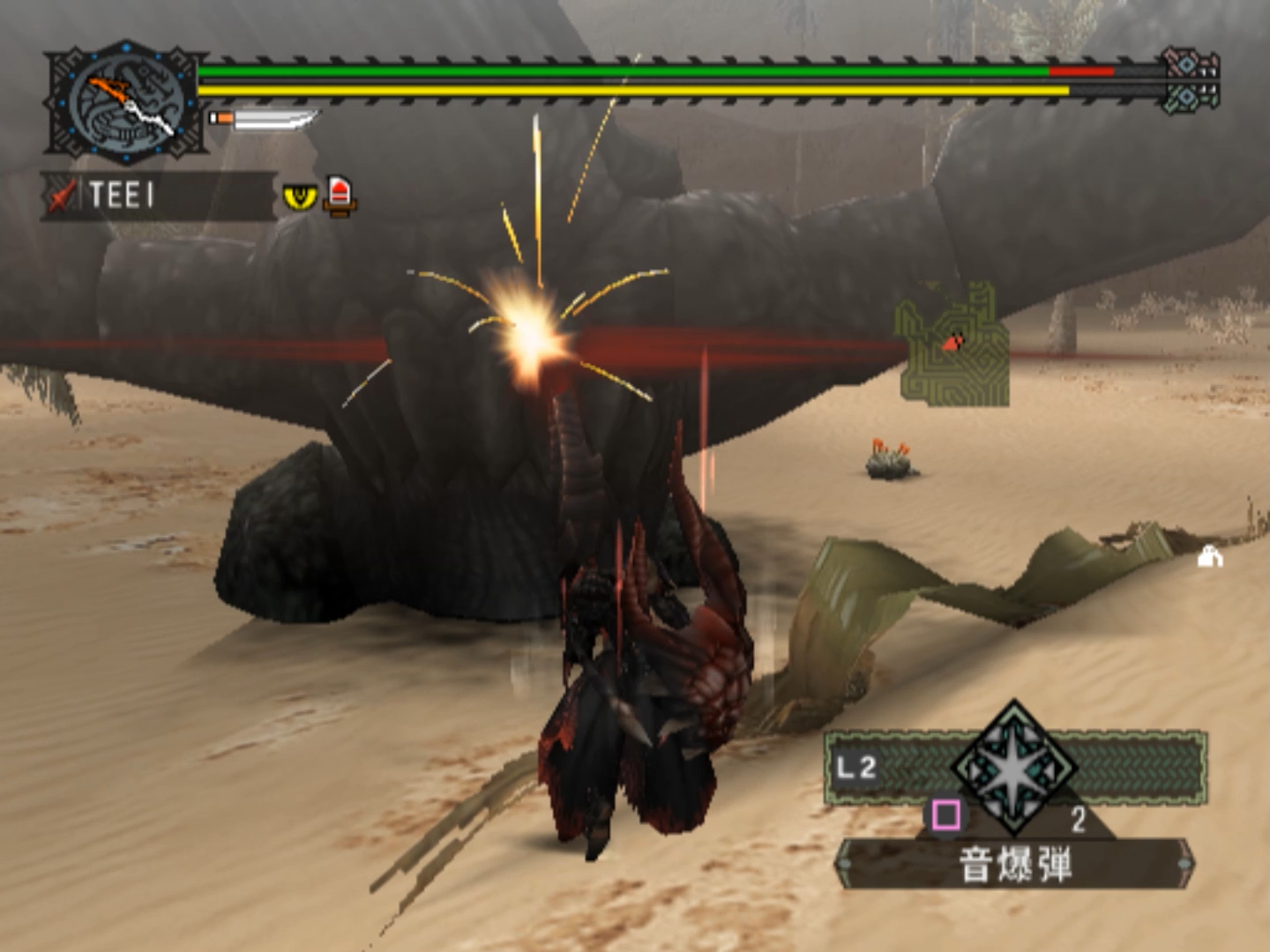The image size is (1270, 952).
Task: Open the green area minimap
Action: [953, 346]
